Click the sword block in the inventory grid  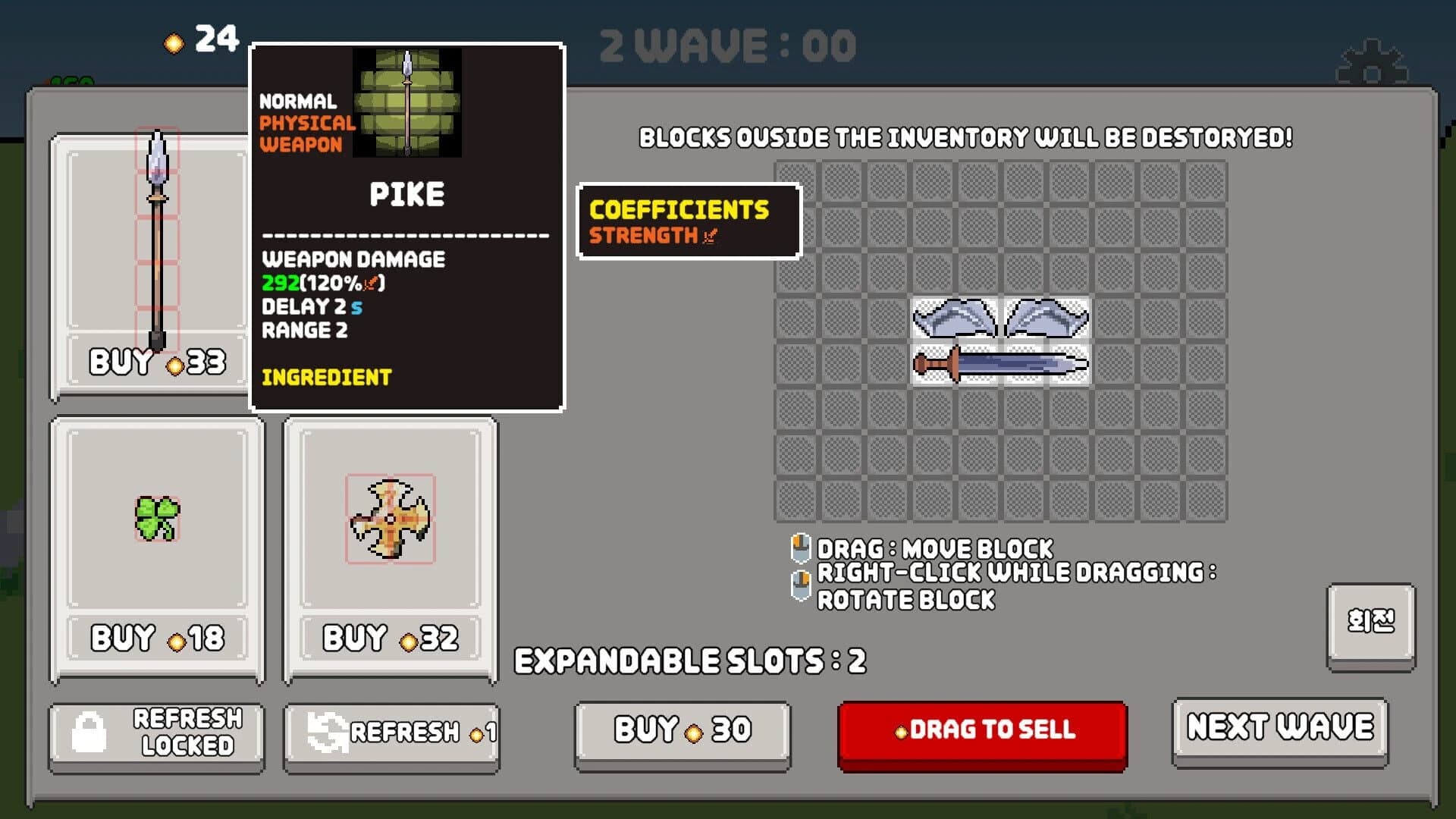[x=1001, y=364]
